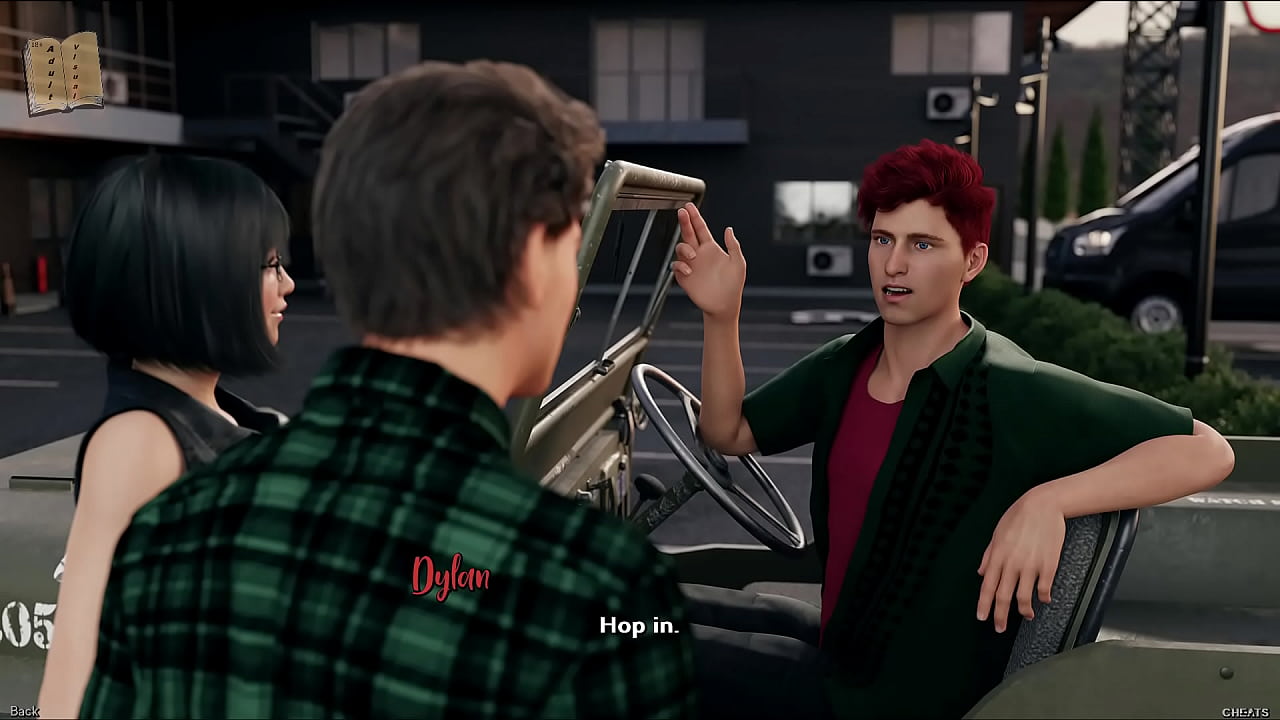The height and width of the screenshot is (720, 1280).
Task: Open the CHEATS menu
Action: pyautogui.click(x=1245, y=711)
